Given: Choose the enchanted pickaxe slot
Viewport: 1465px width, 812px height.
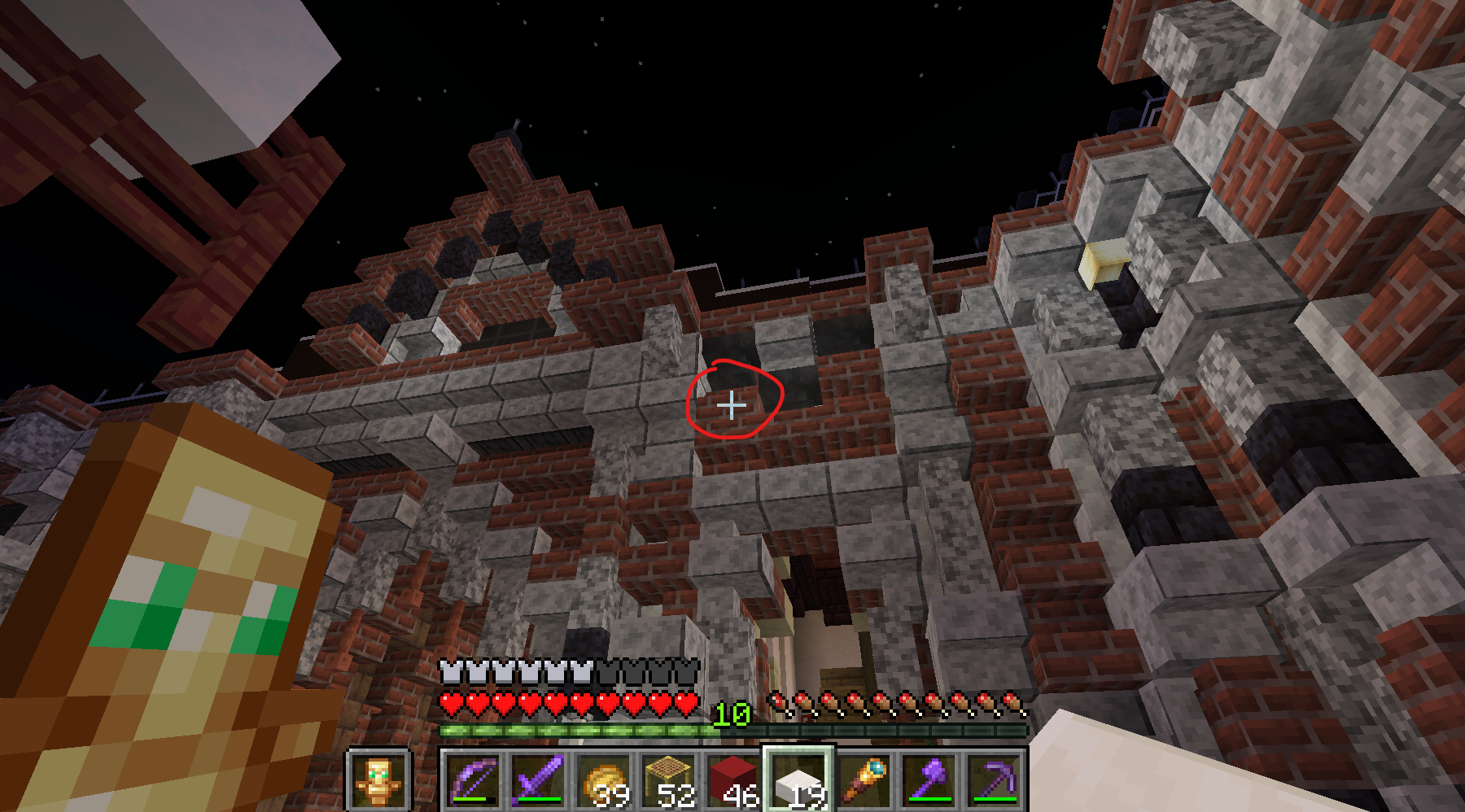Looking at the screenshot, I should click(994, 780).
